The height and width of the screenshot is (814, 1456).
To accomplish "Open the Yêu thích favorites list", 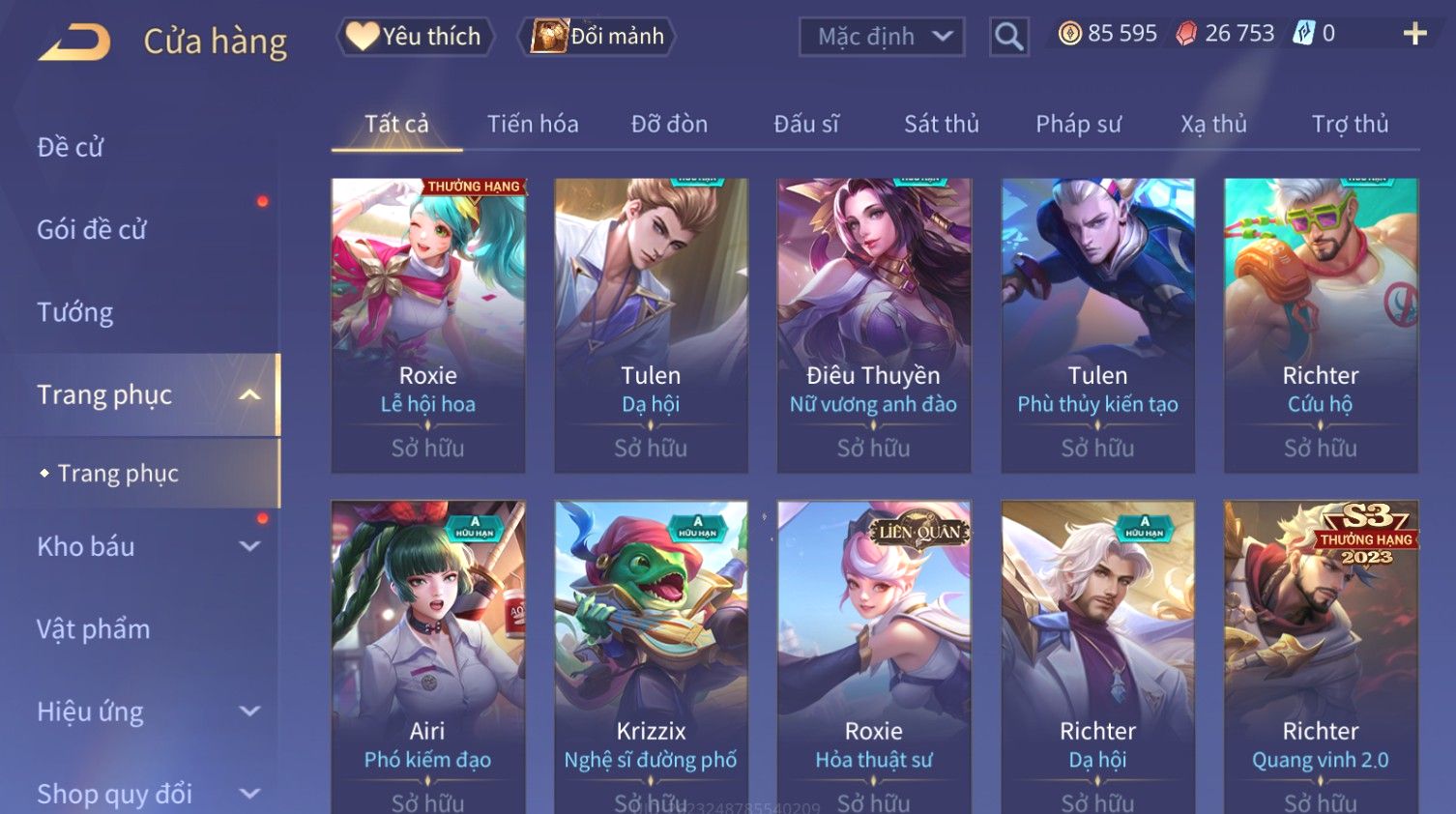I will click(x=416, y=37).
